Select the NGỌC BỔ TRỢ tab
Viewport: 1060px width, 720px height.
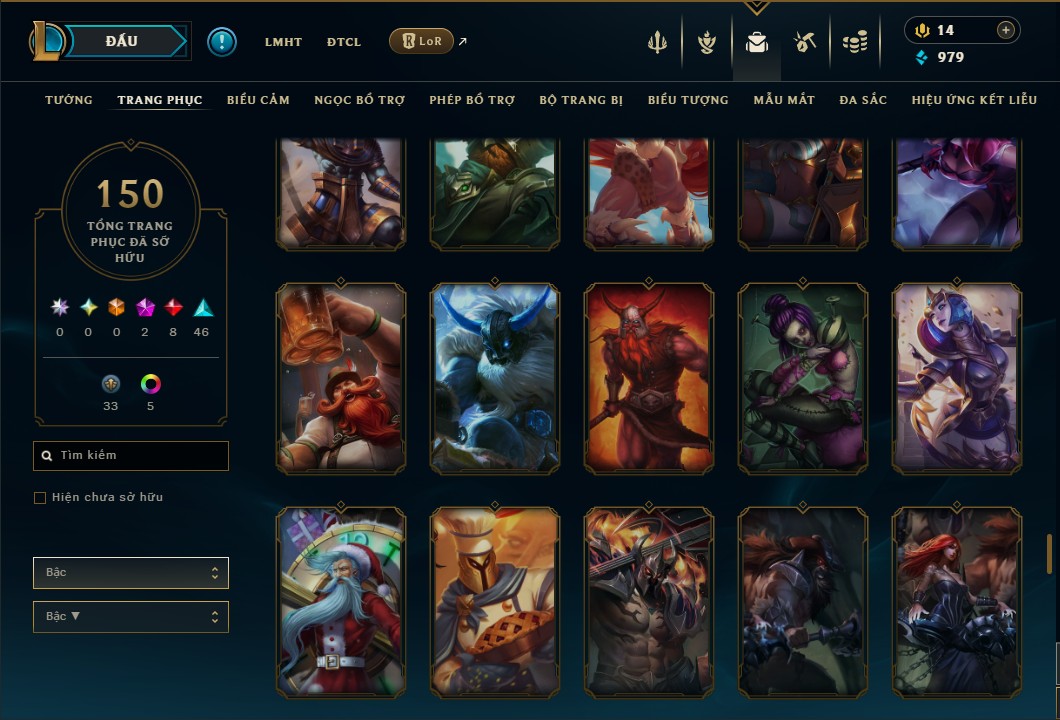pyautogui.click(x=359, y=100)
